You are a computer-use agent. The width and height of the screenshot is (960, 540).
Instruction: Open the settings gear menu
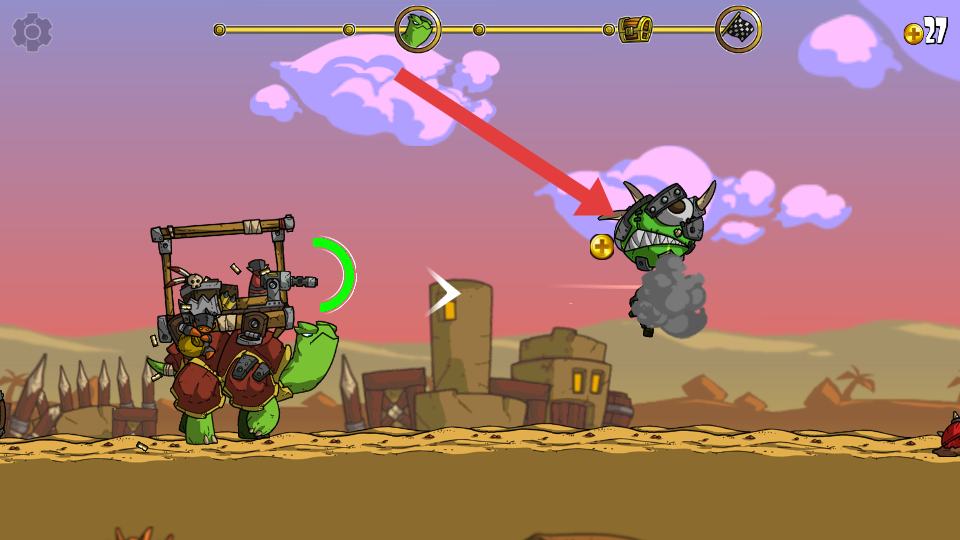coord(32,32)
